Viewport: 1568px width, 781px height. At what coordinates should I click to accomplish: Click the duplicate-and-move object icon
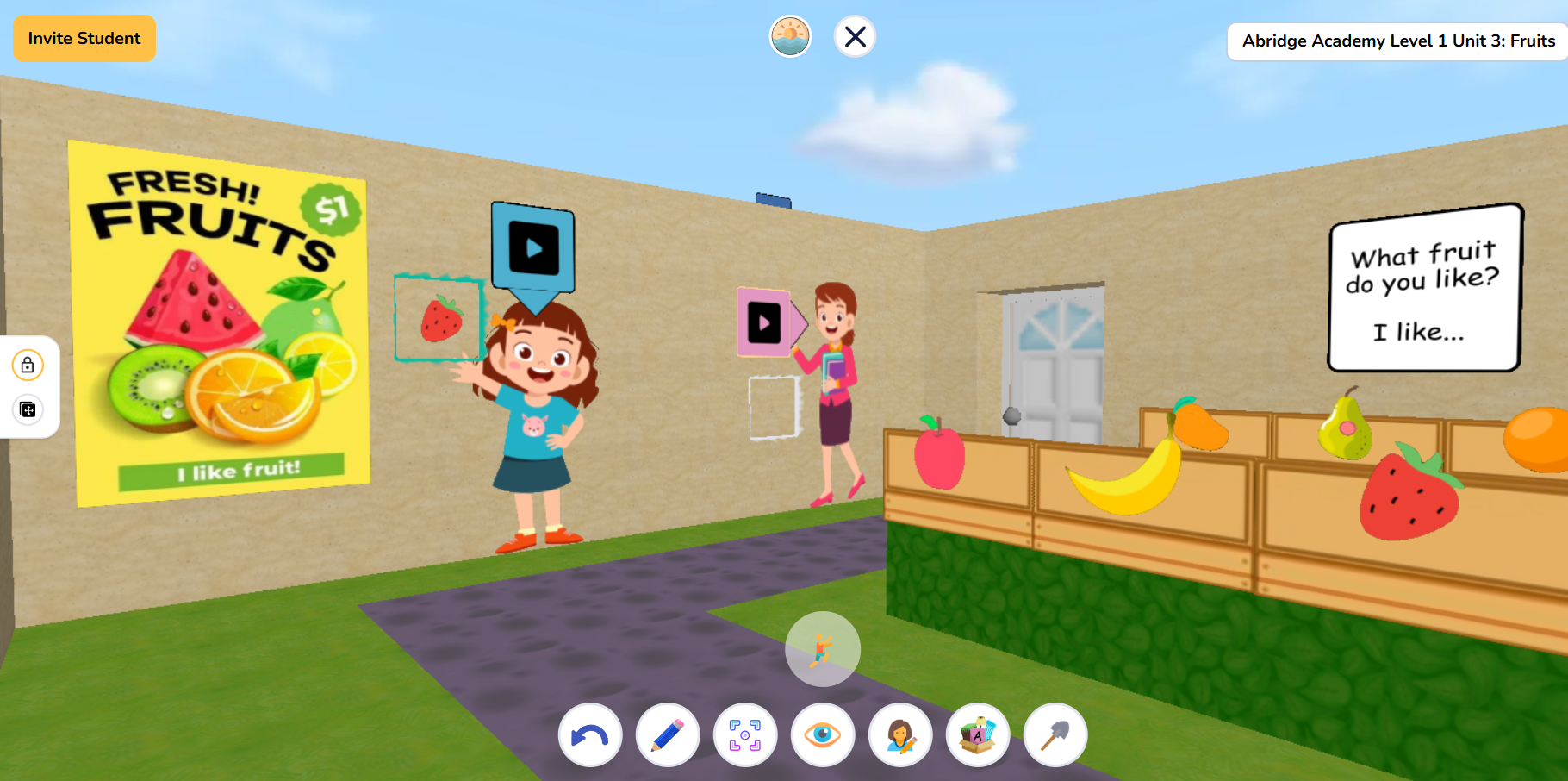pos(28,410)
